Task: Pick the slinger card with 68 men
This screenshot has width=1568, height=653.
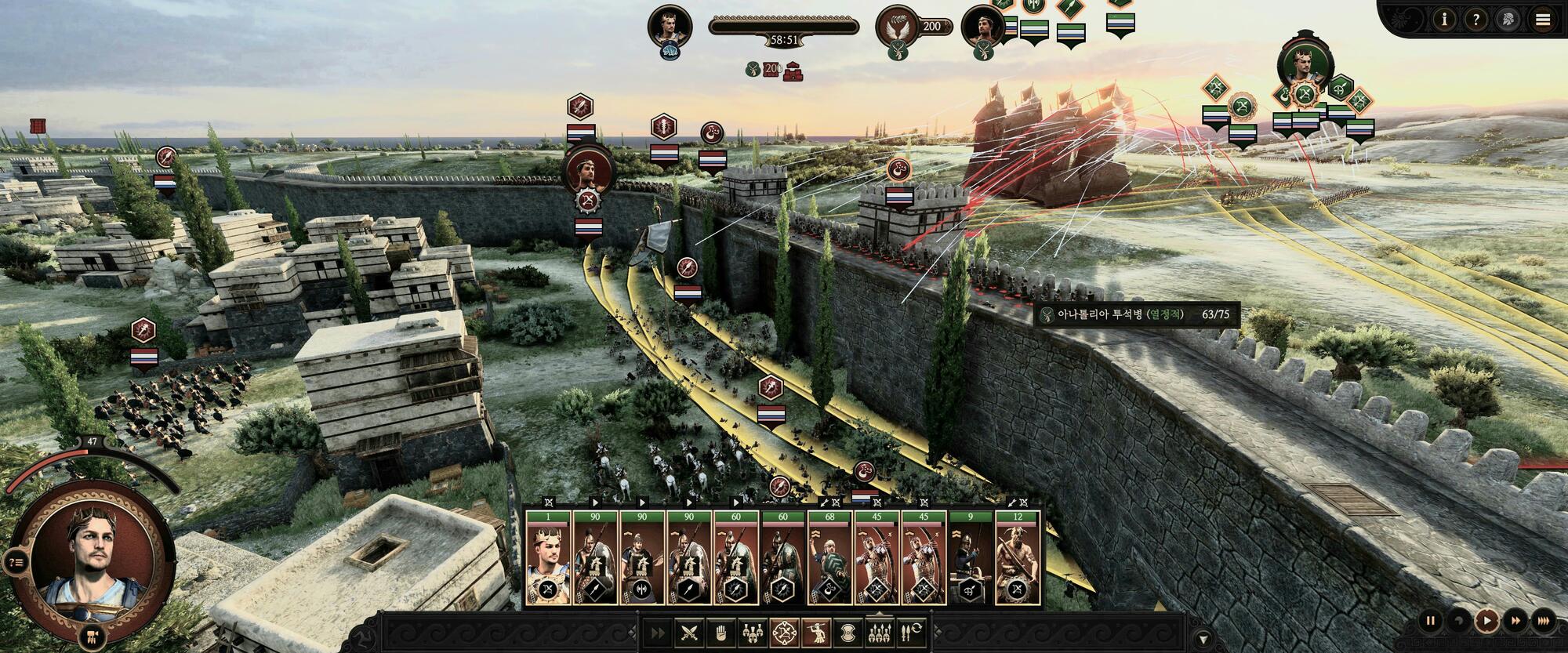Action: 829,558
